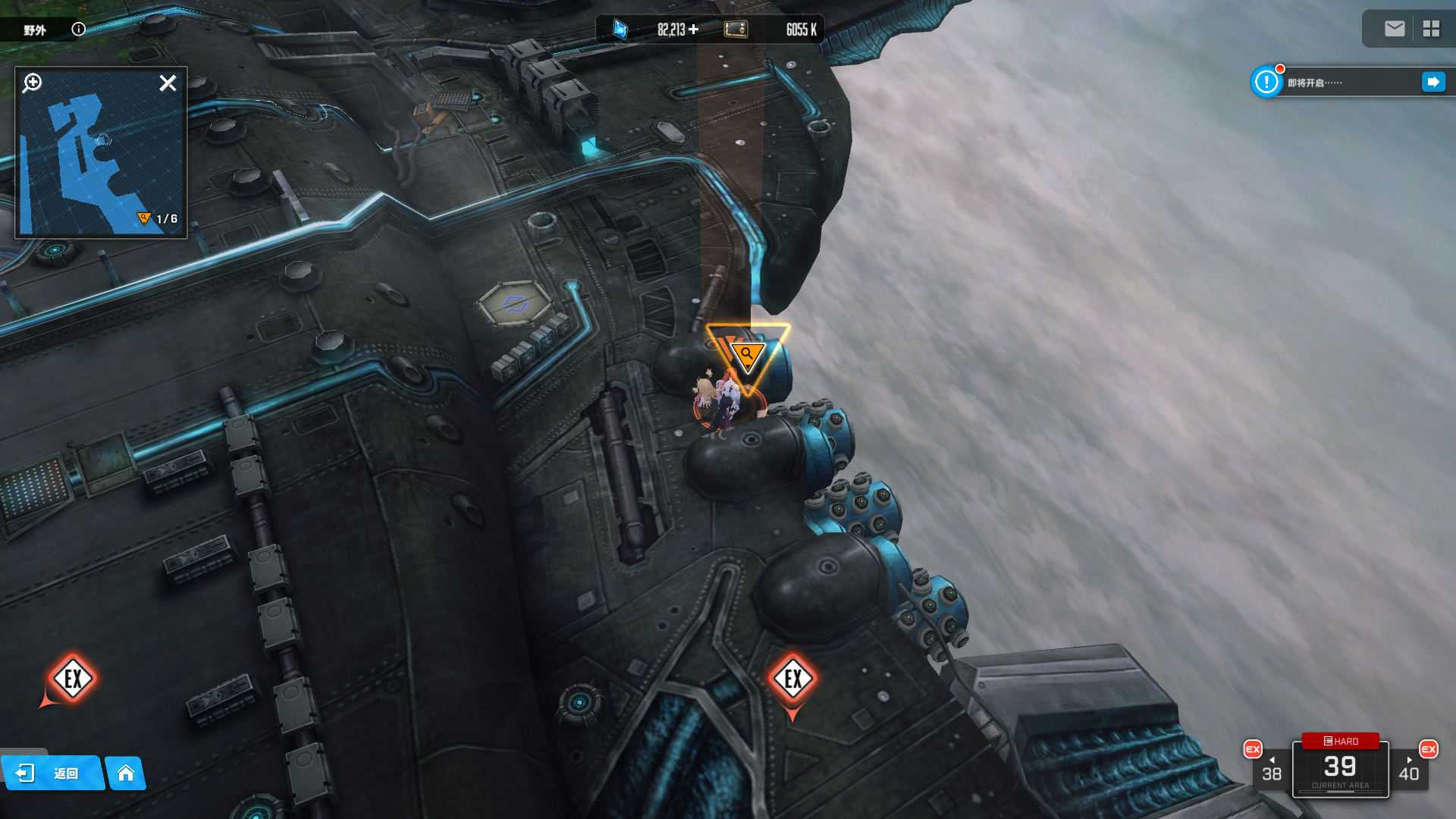Open the mailbox
This screenshot has height=819, width=1456.
pos(1394,29)
